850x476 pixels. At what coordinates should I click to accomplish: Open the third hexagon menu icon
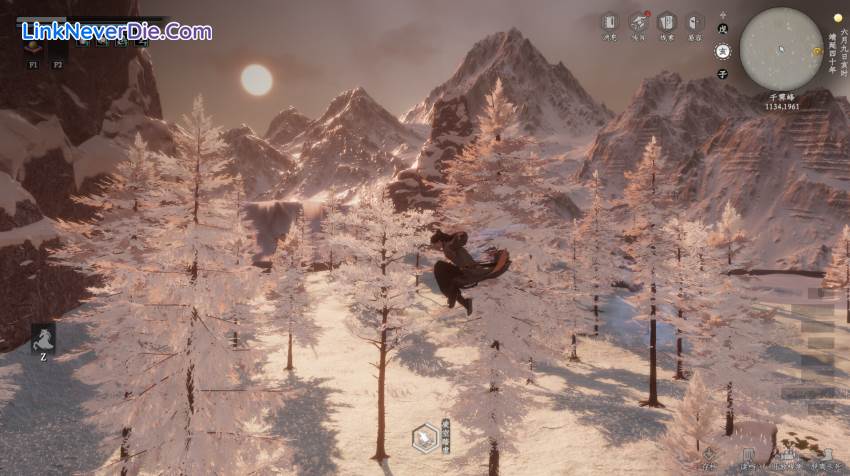[x=666, y=22]
